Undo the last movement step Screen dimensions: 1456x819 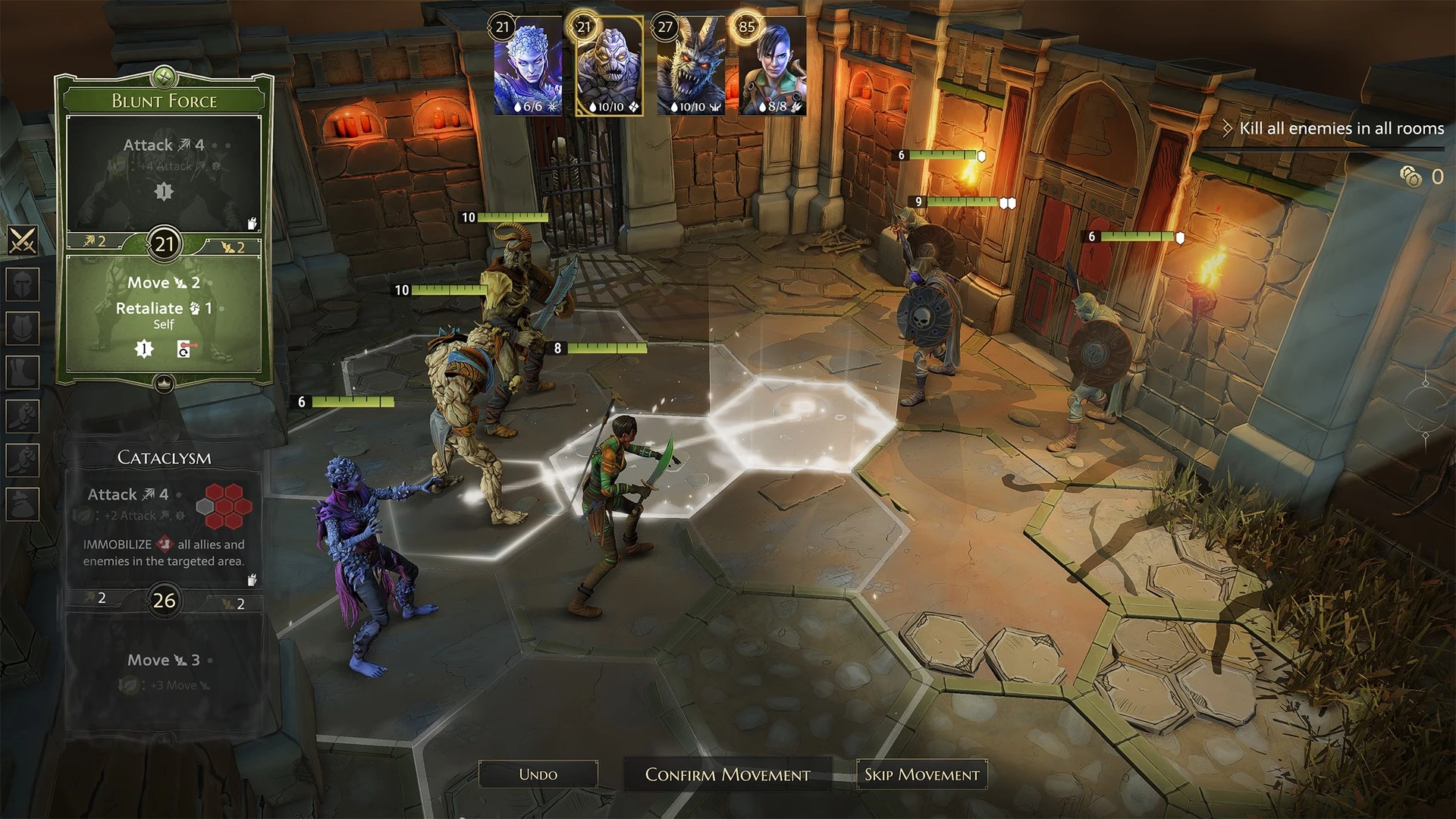[x=538, y=774]
